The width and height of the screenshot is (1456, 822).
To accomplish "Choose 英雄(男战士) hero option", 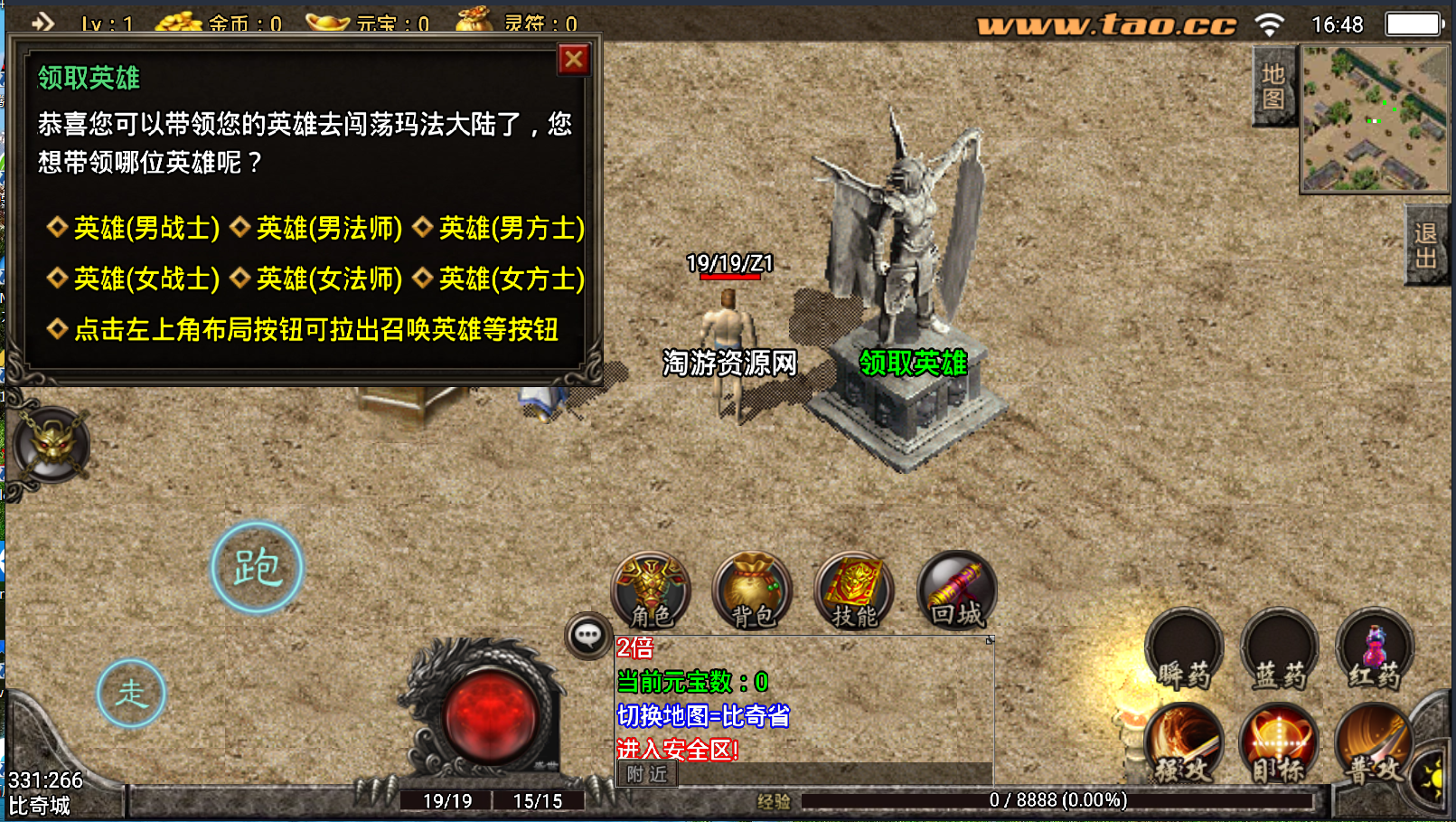I will click(x=146, y=228).
